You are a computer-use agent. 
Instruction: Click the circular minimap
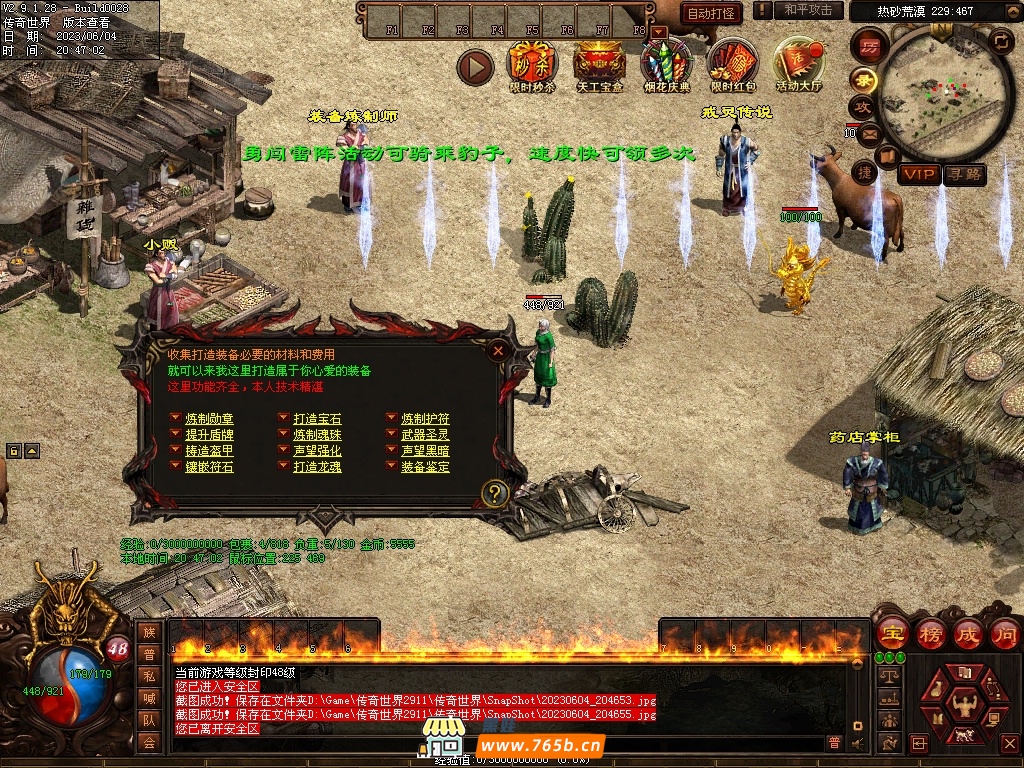pyautogui.click(x=931, y=94)
